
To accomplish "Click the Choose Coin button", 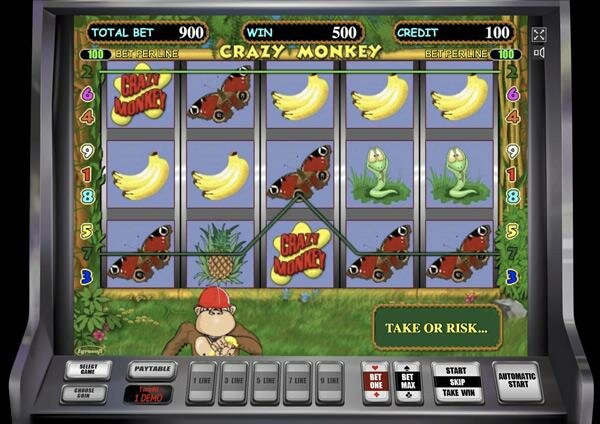I will (x=83, y=392).
